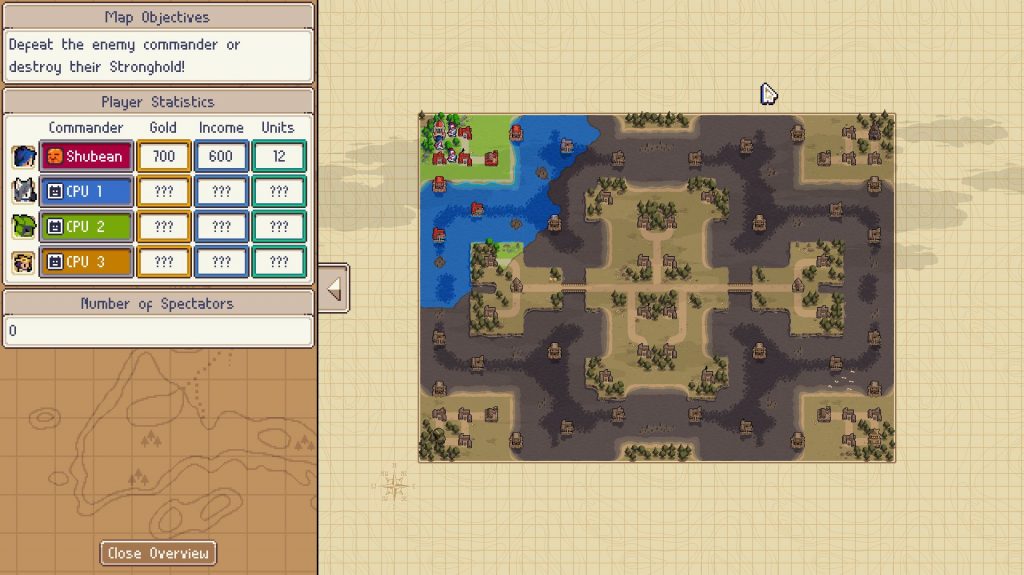Click CPU 3's commander portrait icon

point(23,262)
